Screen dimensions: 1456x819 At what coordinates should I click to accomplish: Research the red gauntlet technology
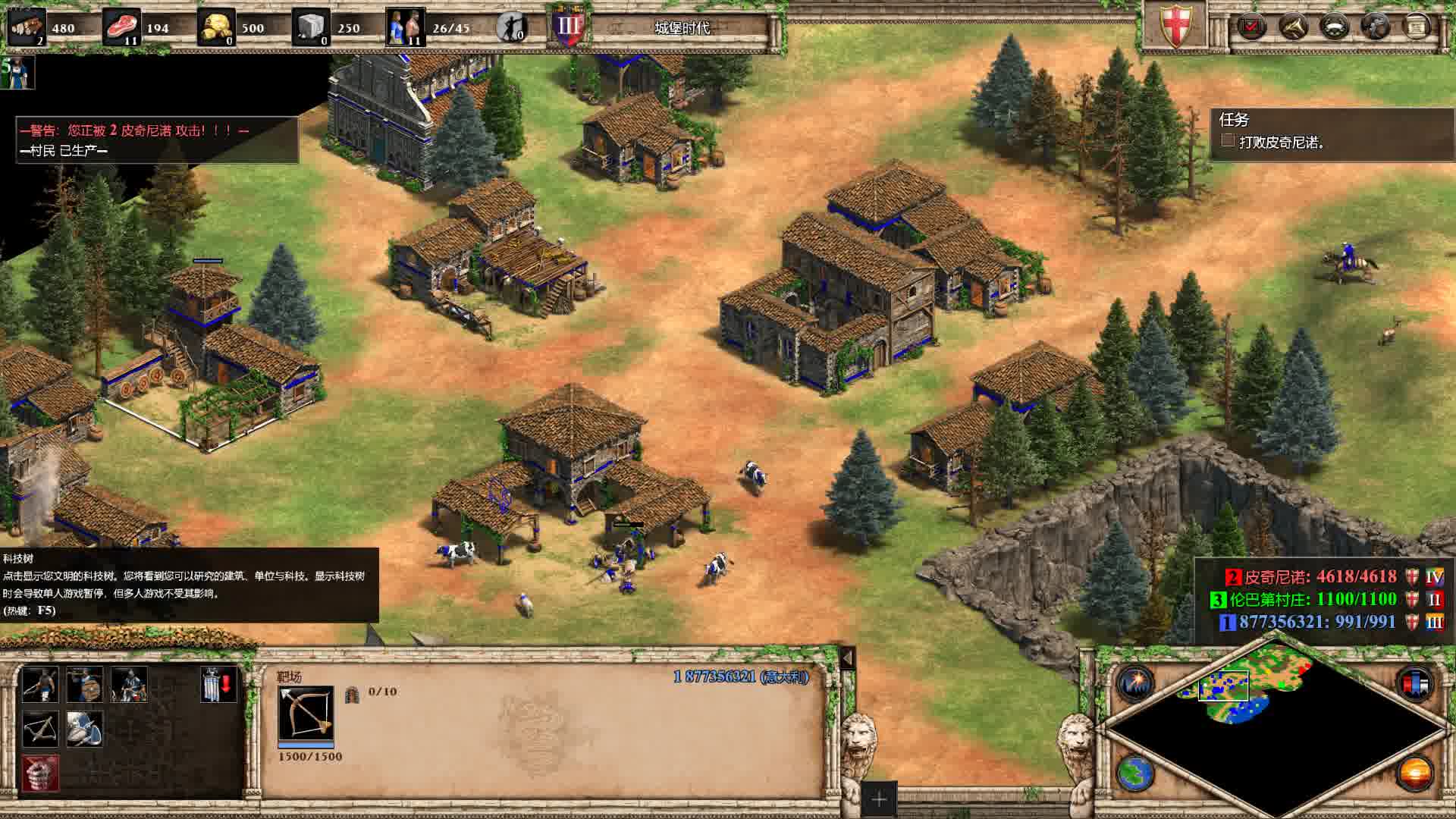[x=39, y=773]
